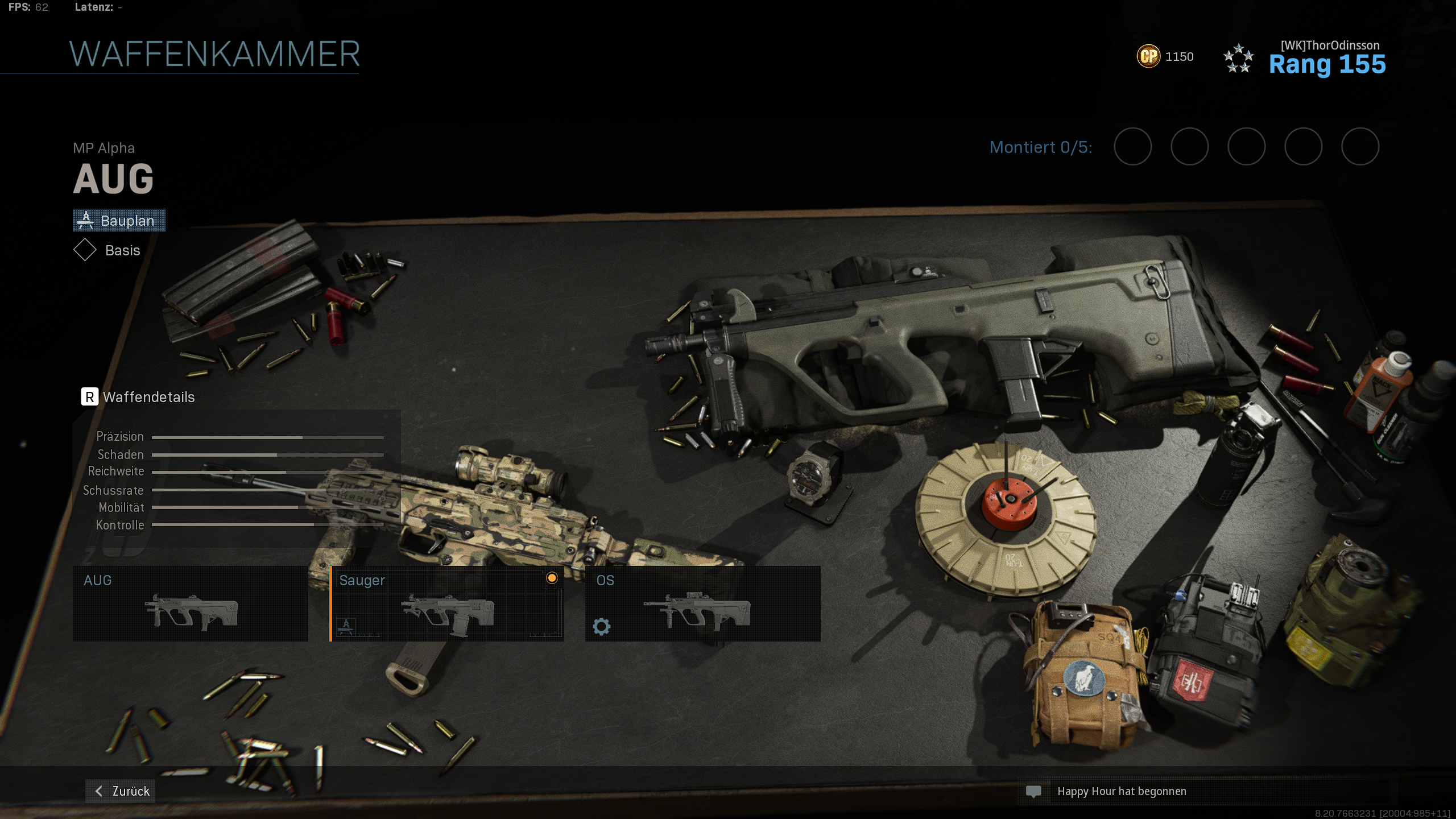This screenshot has height=819, width=1456.
Task: Open the Rang 155 player profile
Action: 1326,64
